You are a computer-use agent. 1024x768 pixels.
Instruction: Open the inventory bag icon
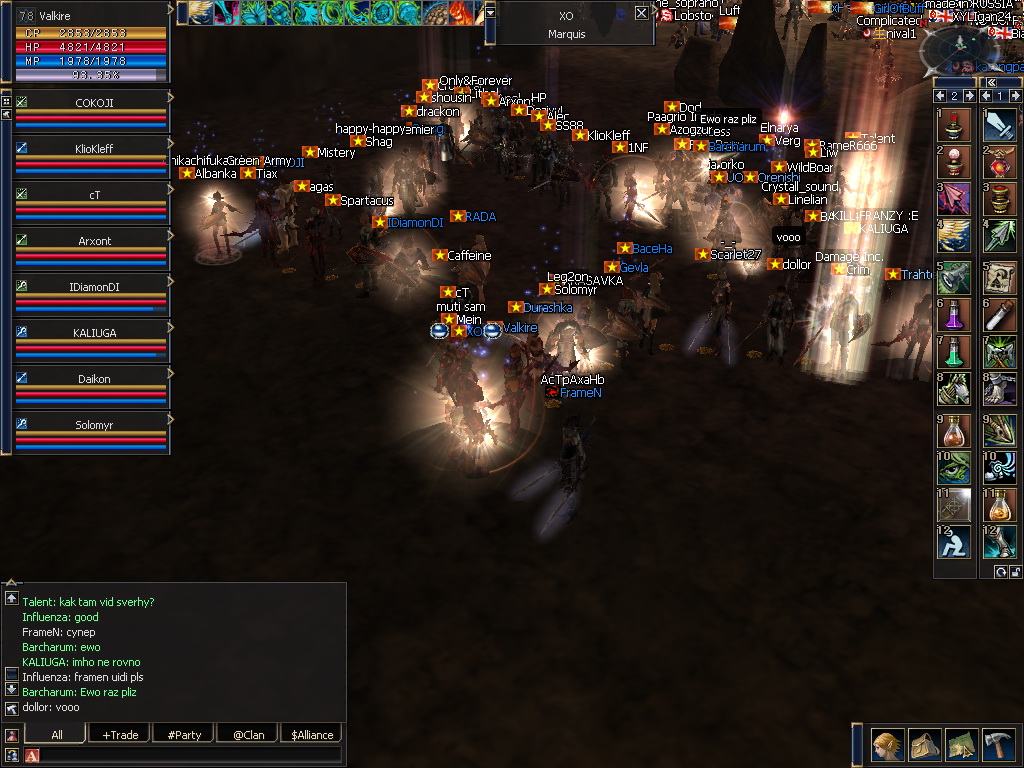924,745
